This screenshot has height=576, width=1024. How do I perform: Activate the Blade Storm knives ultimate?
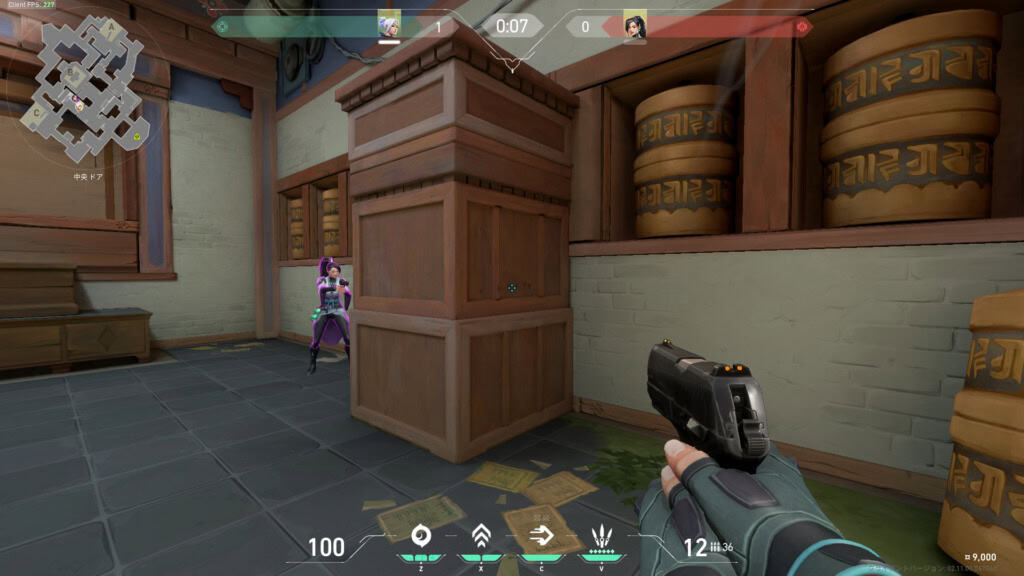tap(601, 534)
